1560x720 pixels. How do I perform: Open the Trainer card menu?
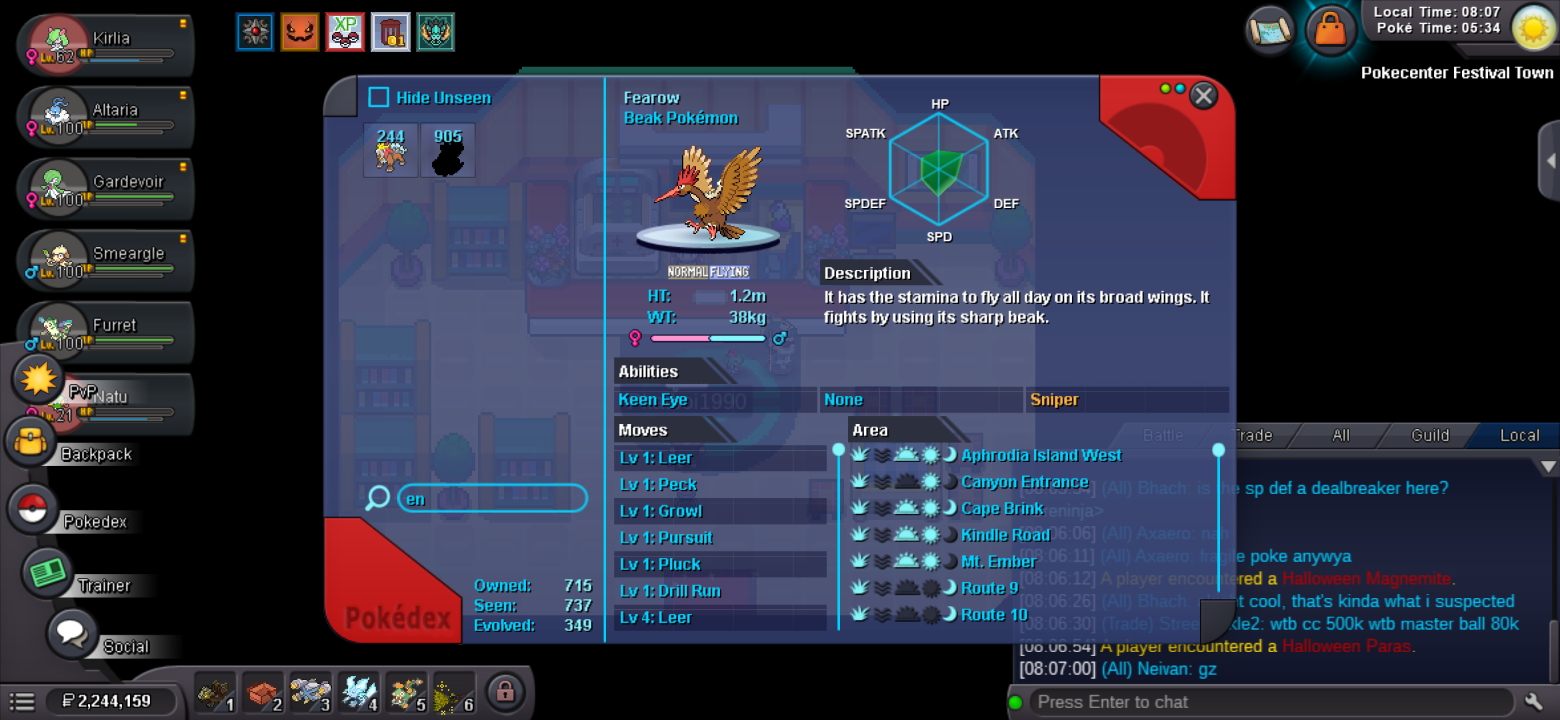[x=46, y=573]
